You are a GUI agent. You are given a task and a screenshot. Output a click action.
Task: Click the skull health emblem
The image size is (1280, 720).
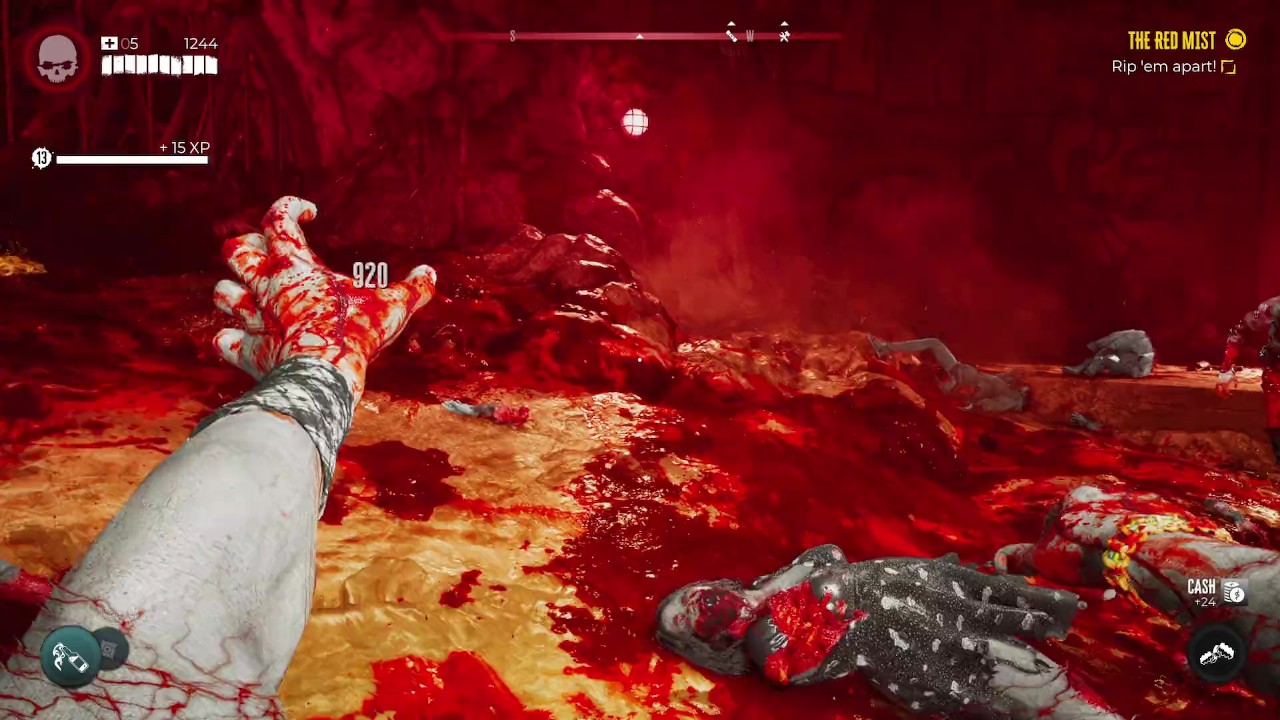coord(57,58)
